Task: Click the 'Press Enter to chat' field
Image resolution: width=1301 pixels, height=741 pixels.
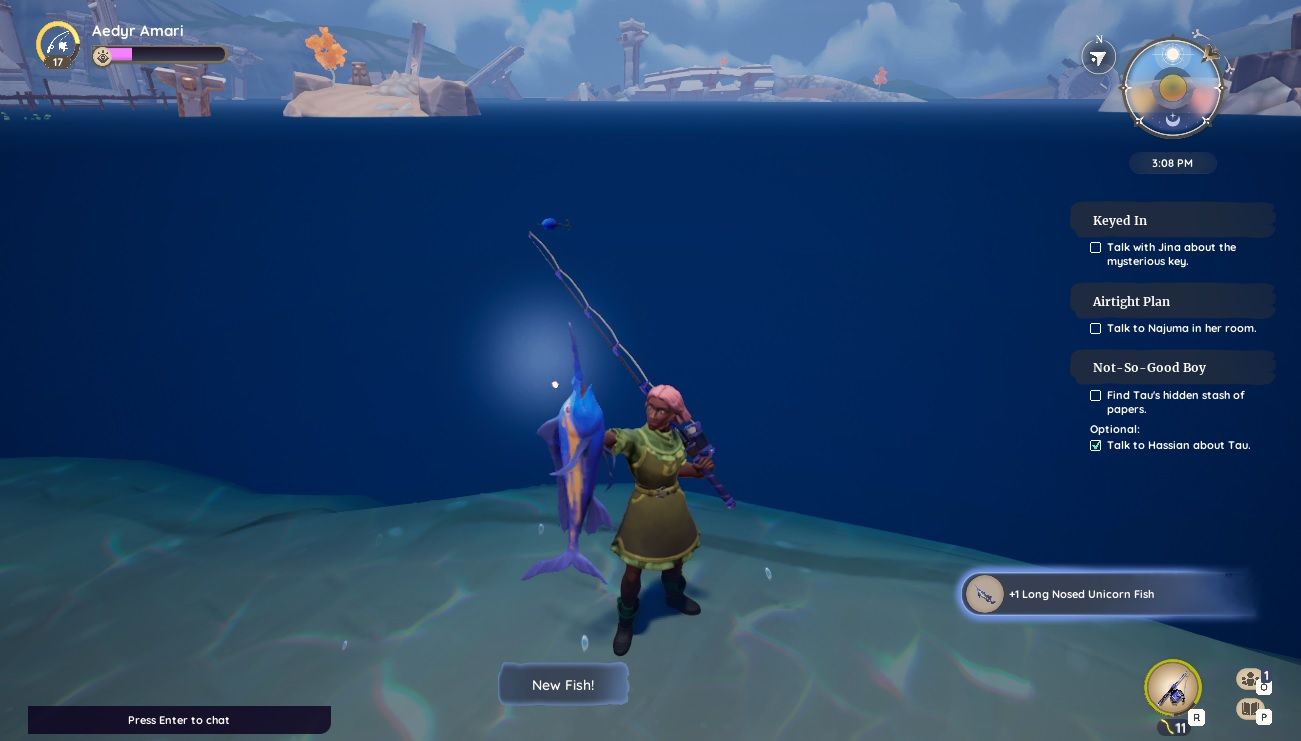Action: tap(179, 720)
